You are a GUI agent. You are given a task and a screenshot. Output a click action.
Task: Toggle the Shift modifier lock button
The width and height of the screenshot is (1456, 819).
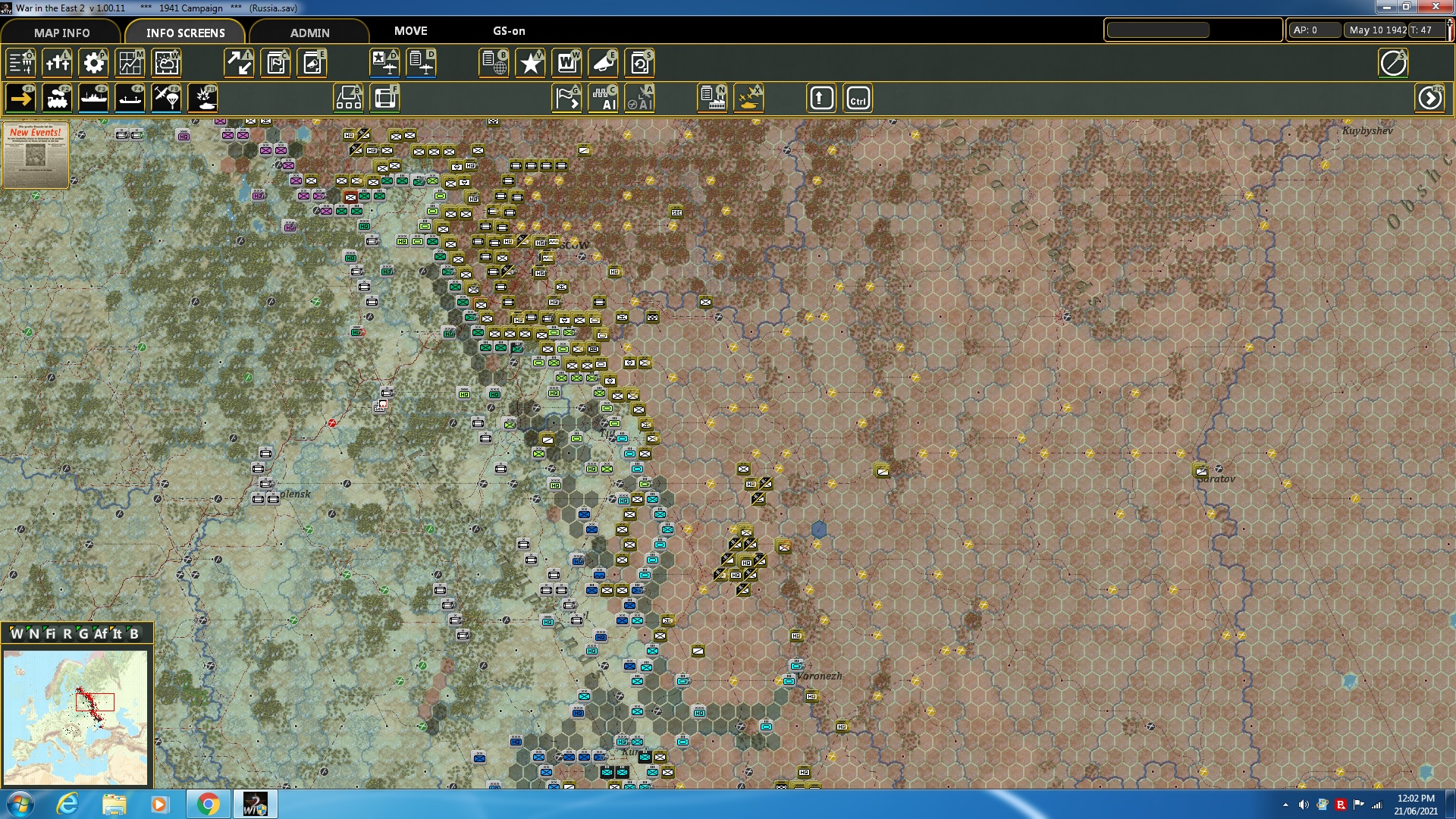821,98
